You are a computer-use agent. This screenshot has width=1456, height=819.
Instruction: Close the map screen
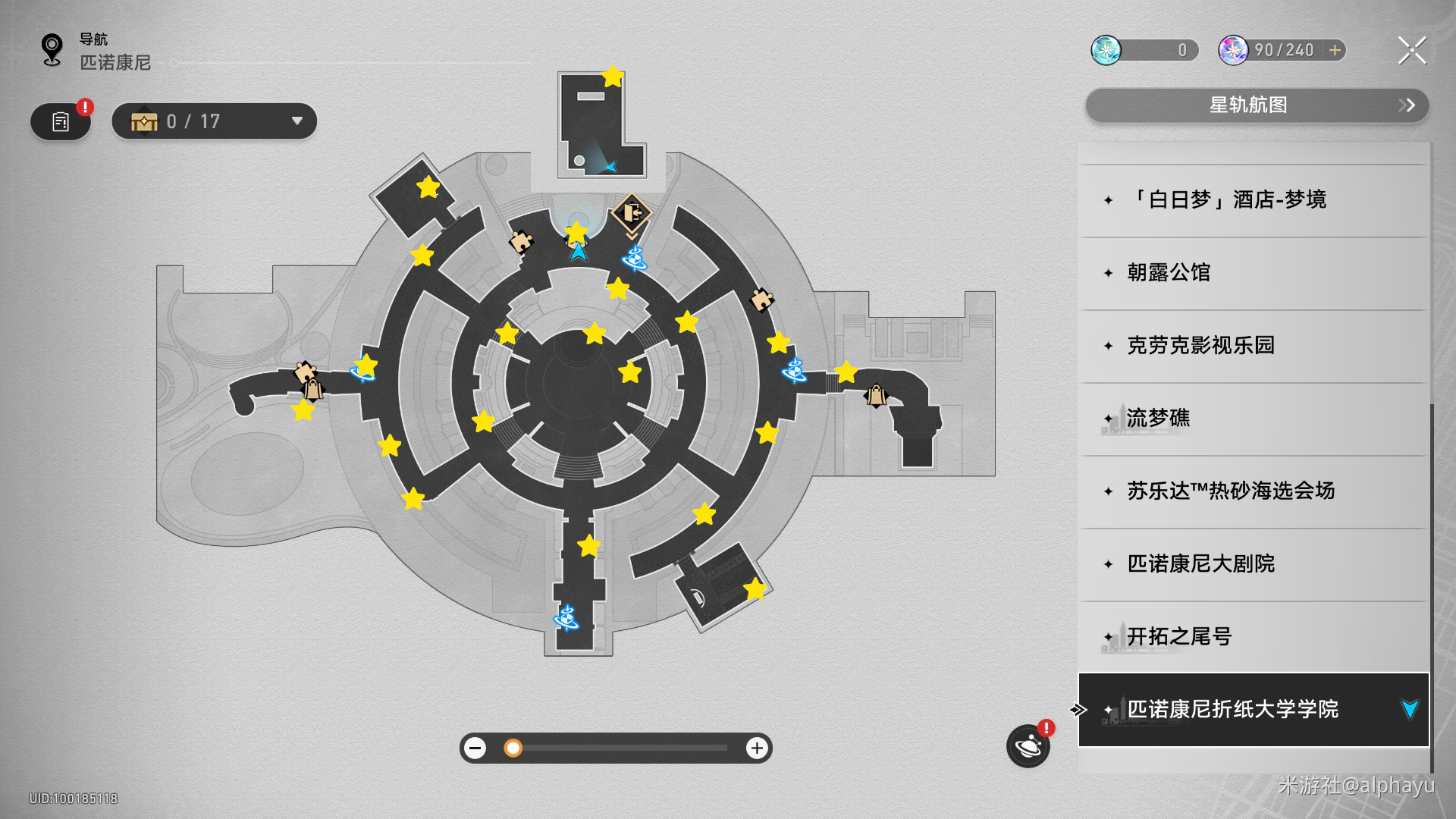[x=1412, y=50]
